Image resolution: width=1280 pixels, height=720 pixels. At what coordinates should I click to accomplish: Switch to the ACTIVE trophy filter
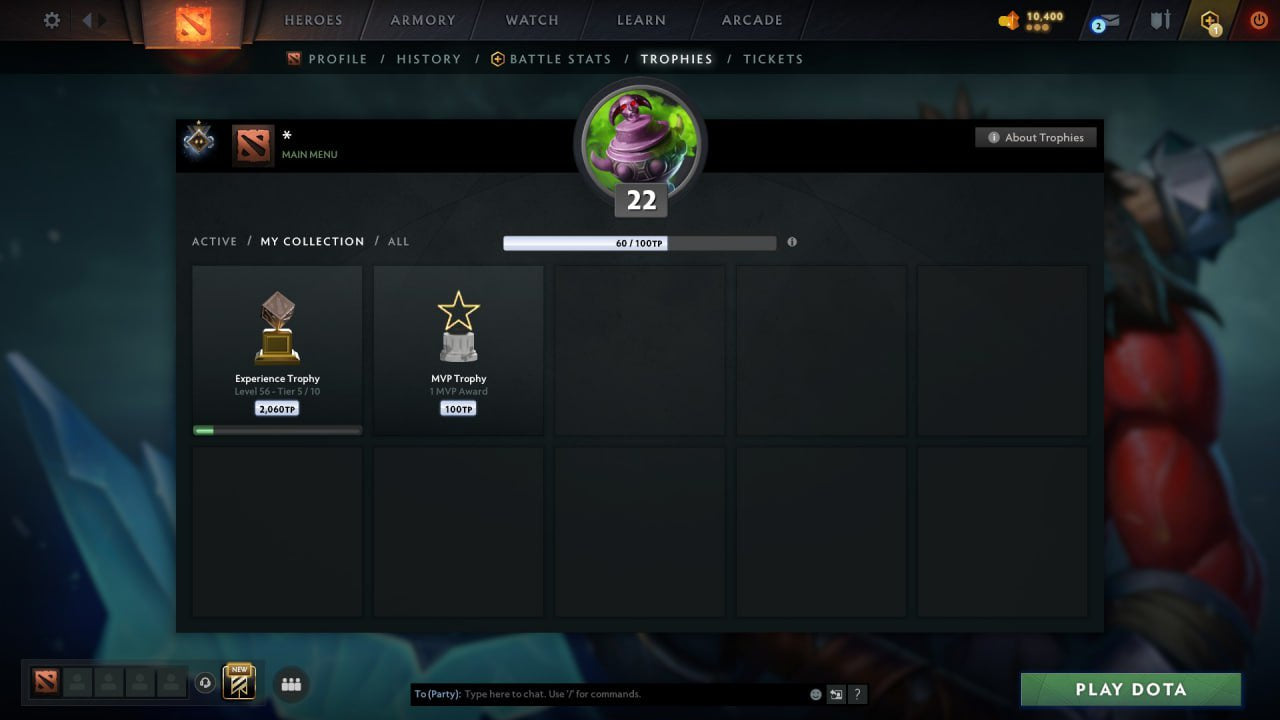pyautogui.click(x=215, y=241)
